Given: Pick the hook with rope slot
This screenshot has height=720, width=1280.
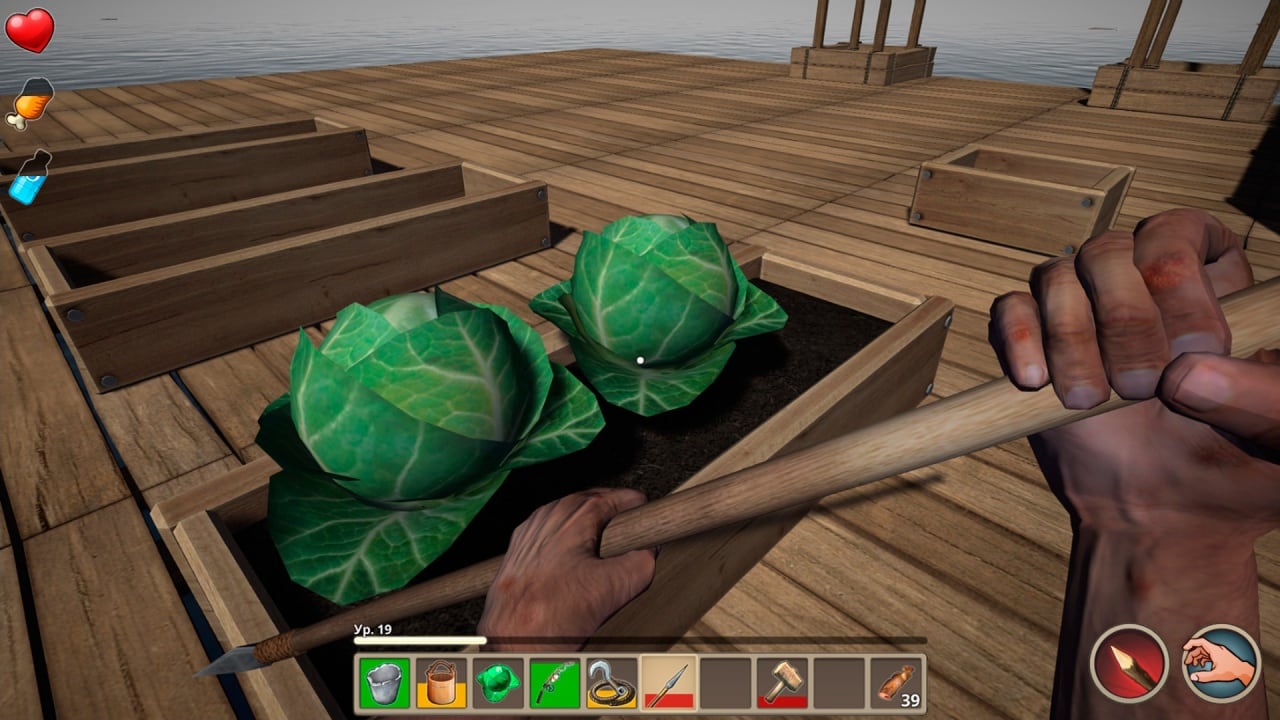Looking at the screenshot, I should coord(612,683).
